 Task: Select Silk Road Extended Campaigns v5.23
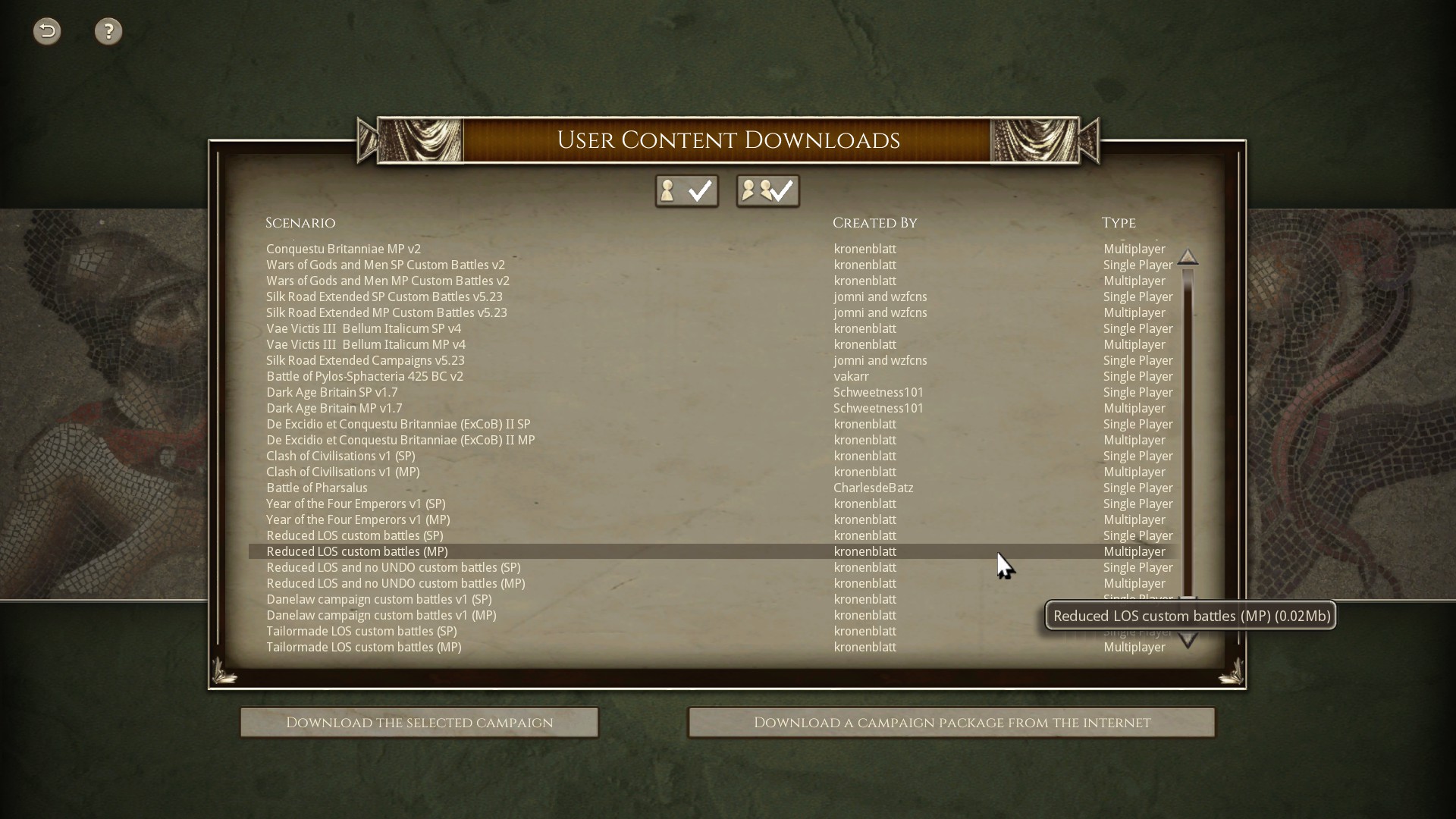pos(365,360)
